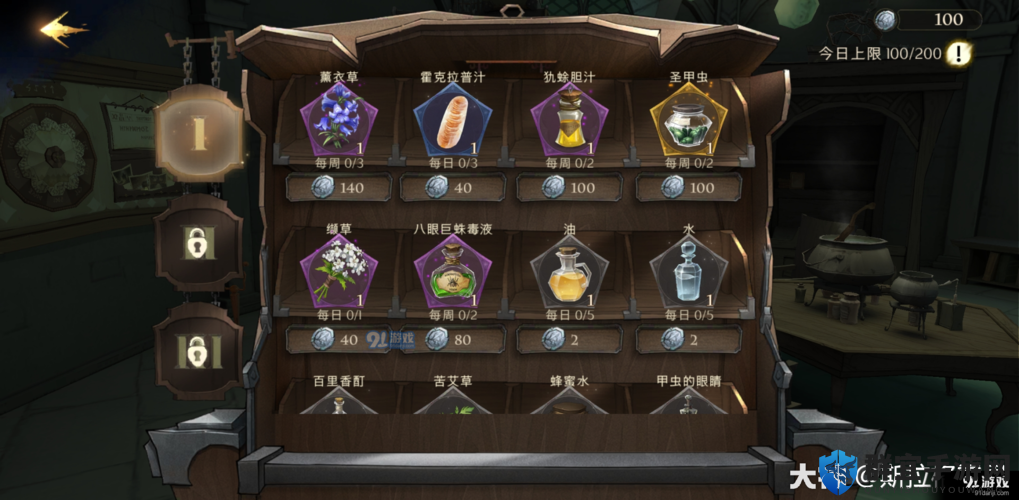
Task: Open the daily limit info exclamation icon
Action: coord(959,53)
